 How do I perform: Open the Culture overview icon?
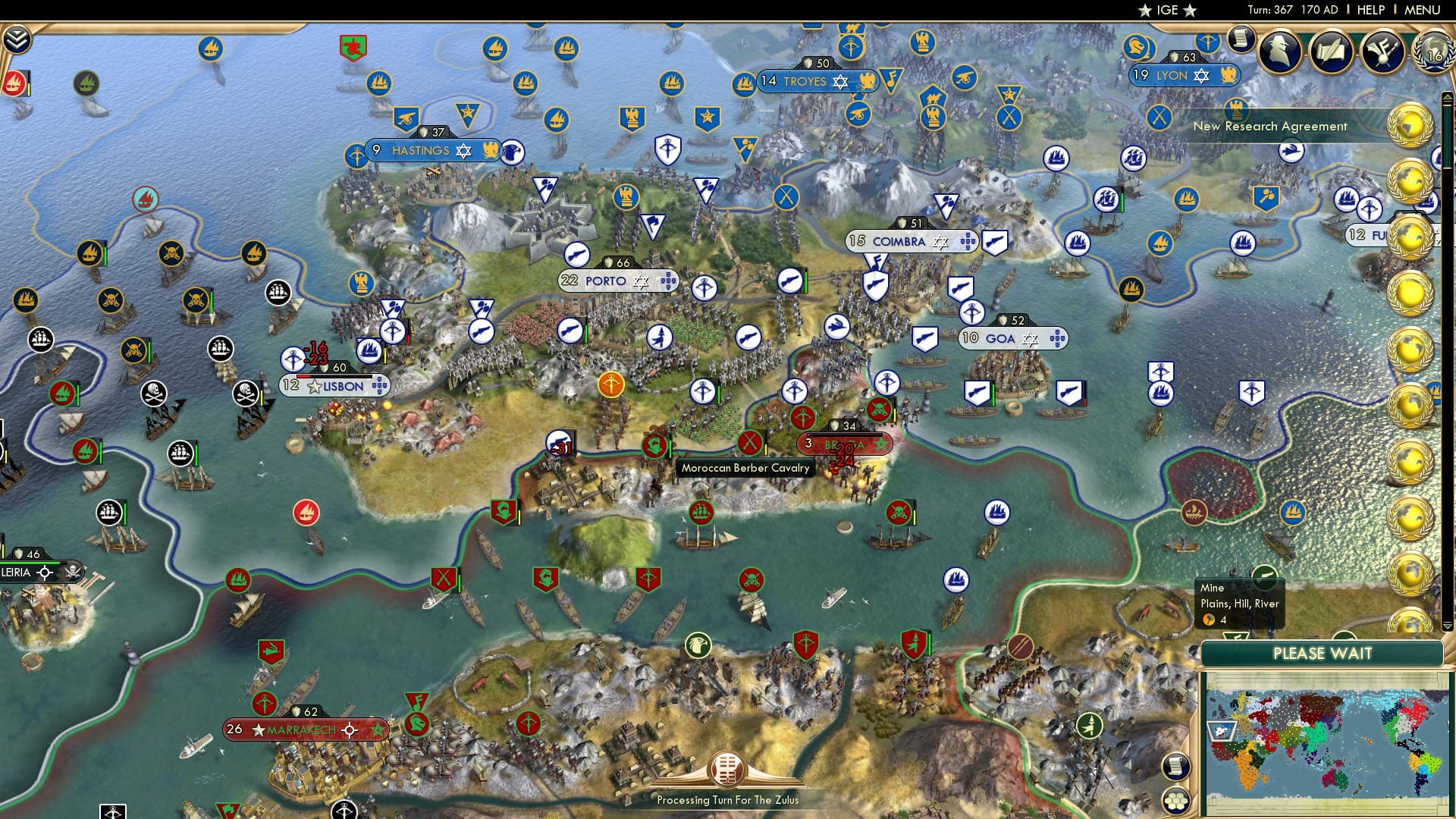pos(1386,52)
